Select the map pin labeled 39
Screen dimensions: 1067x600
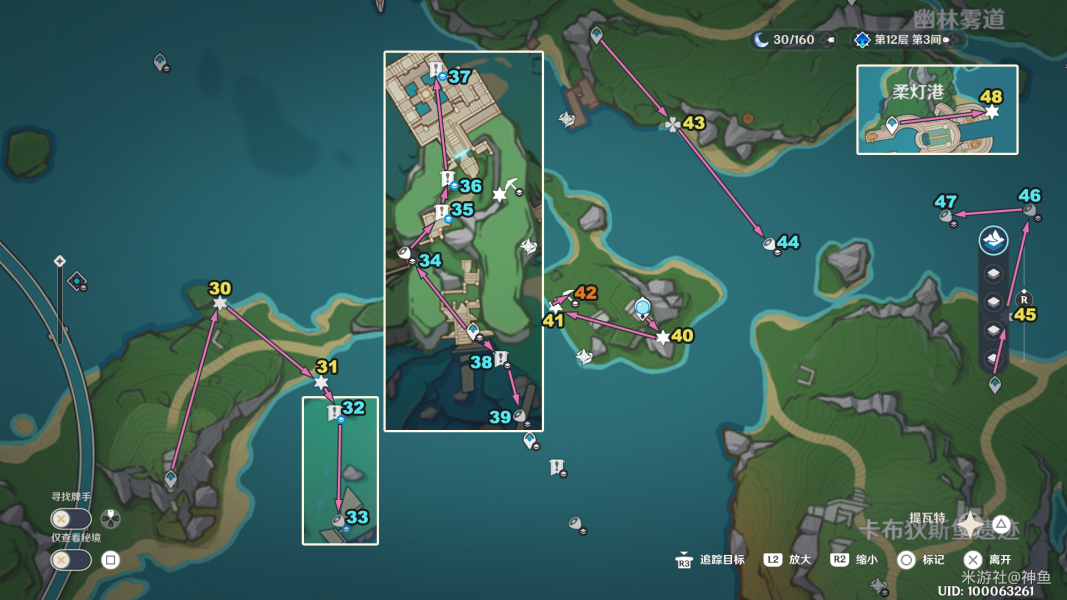click(x=520, y=416)
